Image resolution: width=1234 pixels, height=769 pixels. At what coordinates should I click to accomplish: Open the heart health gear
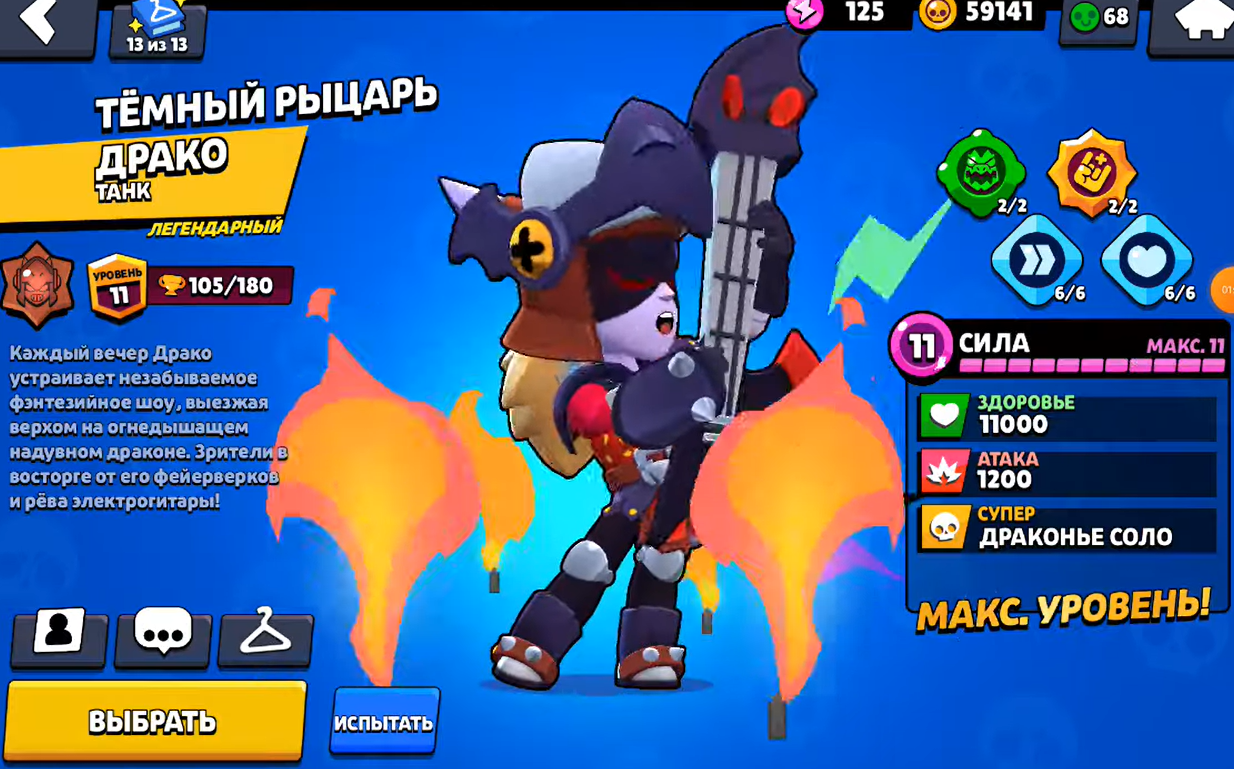point(1147,260)
